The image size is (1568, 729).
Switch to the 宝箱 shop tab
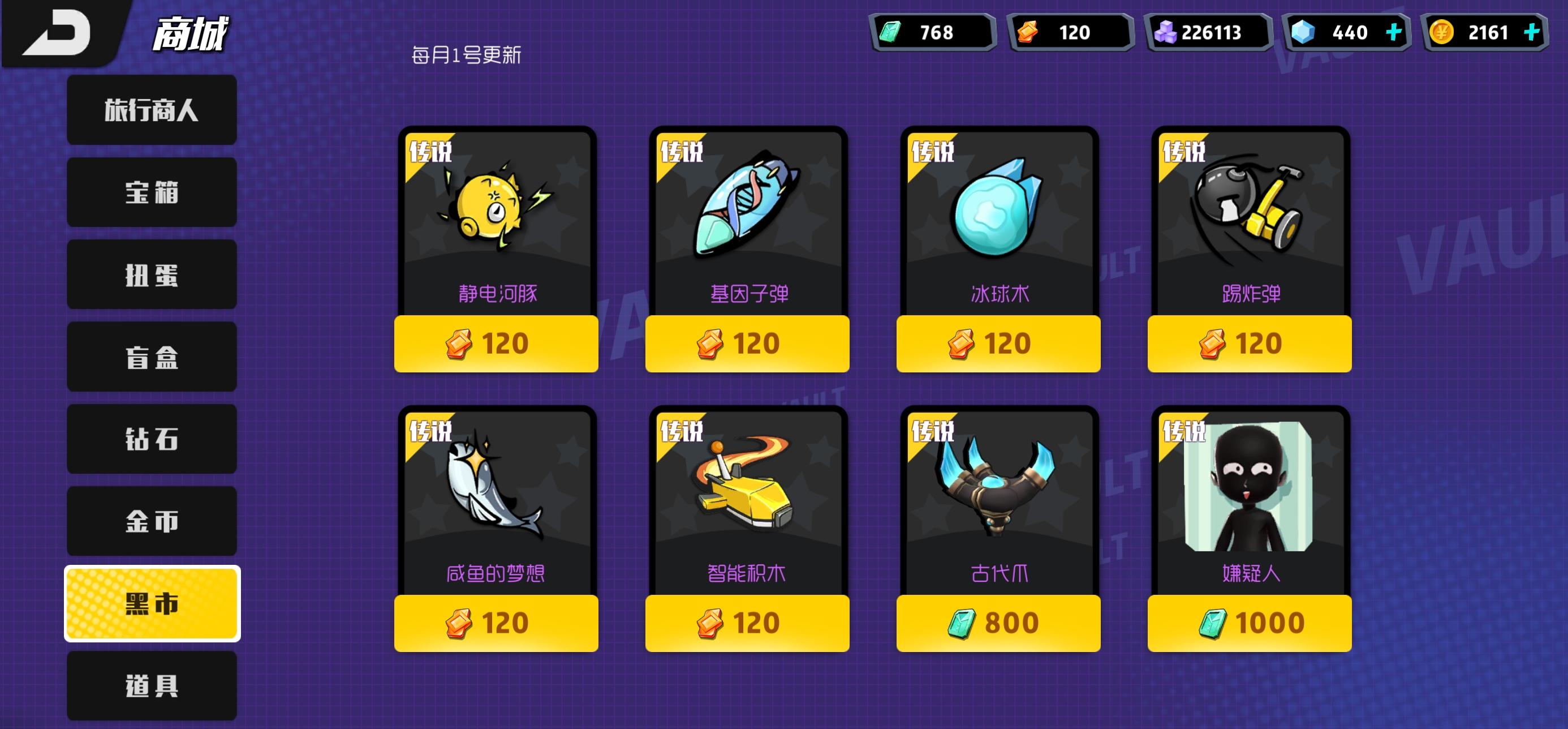point(152,192)
